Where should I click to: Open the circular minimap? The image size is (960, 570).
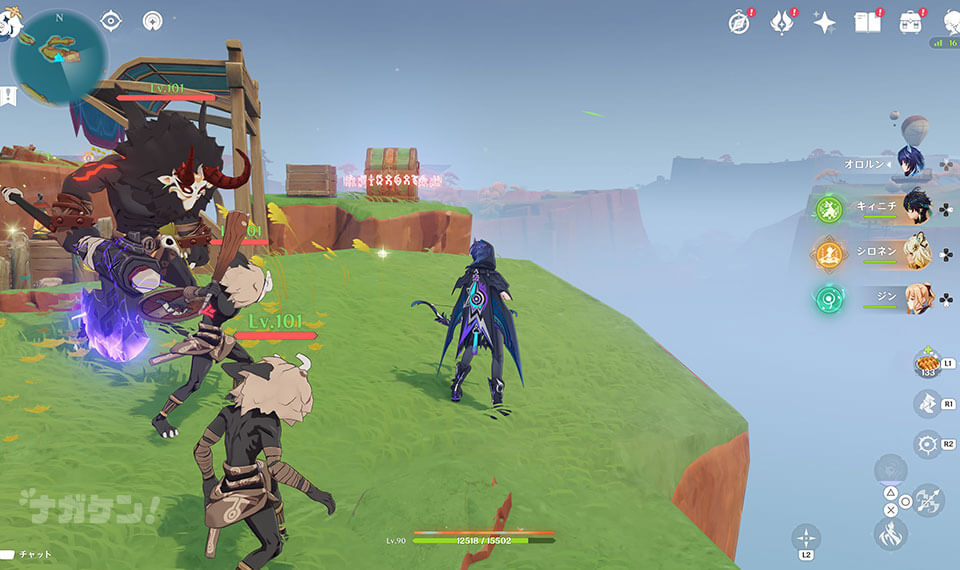pyautogui.click(x=58, y=56)
